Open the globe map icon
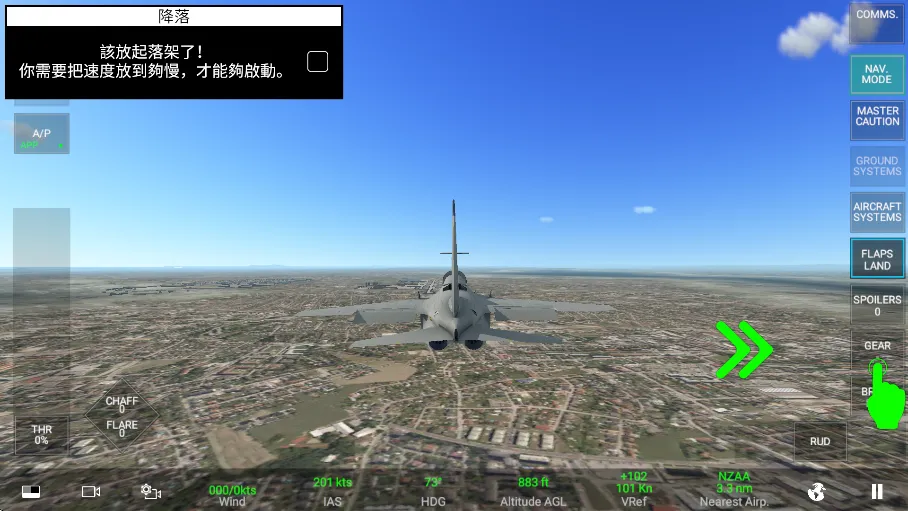The width and height of the screenshot is (908, 511). (817, 491)
